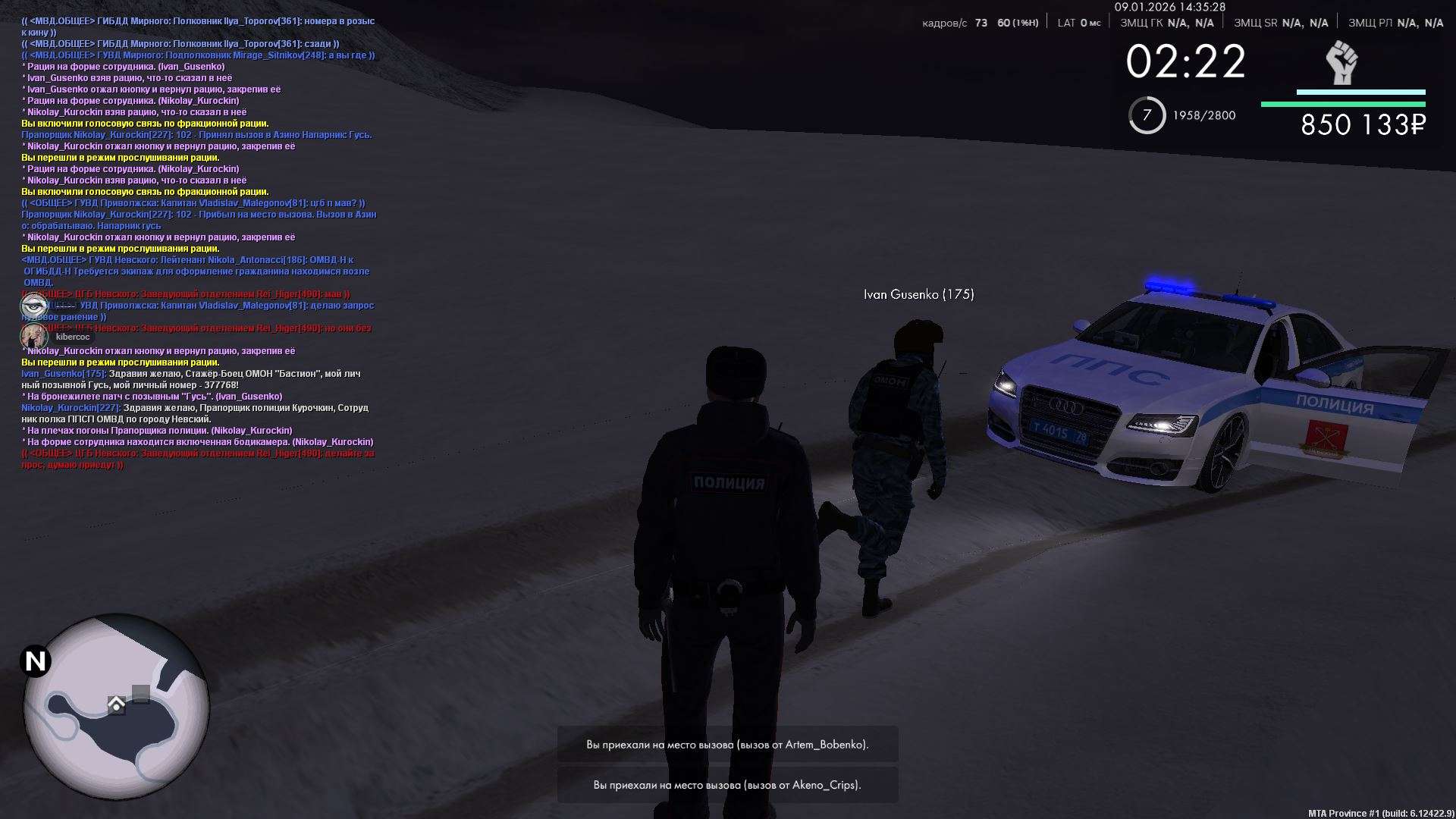The height and width of the screenshot is (819, 1456).
Task: Select the level 7 progress circle
Action: (x=1147, y=115)
